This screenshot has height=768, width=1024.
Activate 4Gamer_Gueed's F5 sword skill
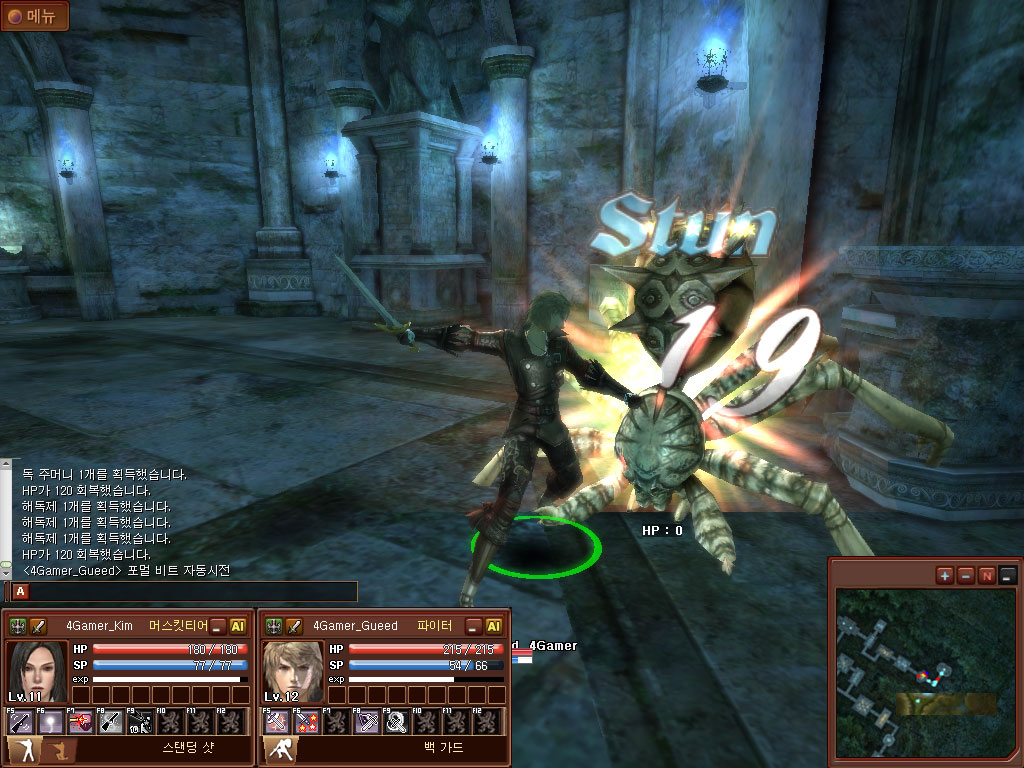coord(276,721)
